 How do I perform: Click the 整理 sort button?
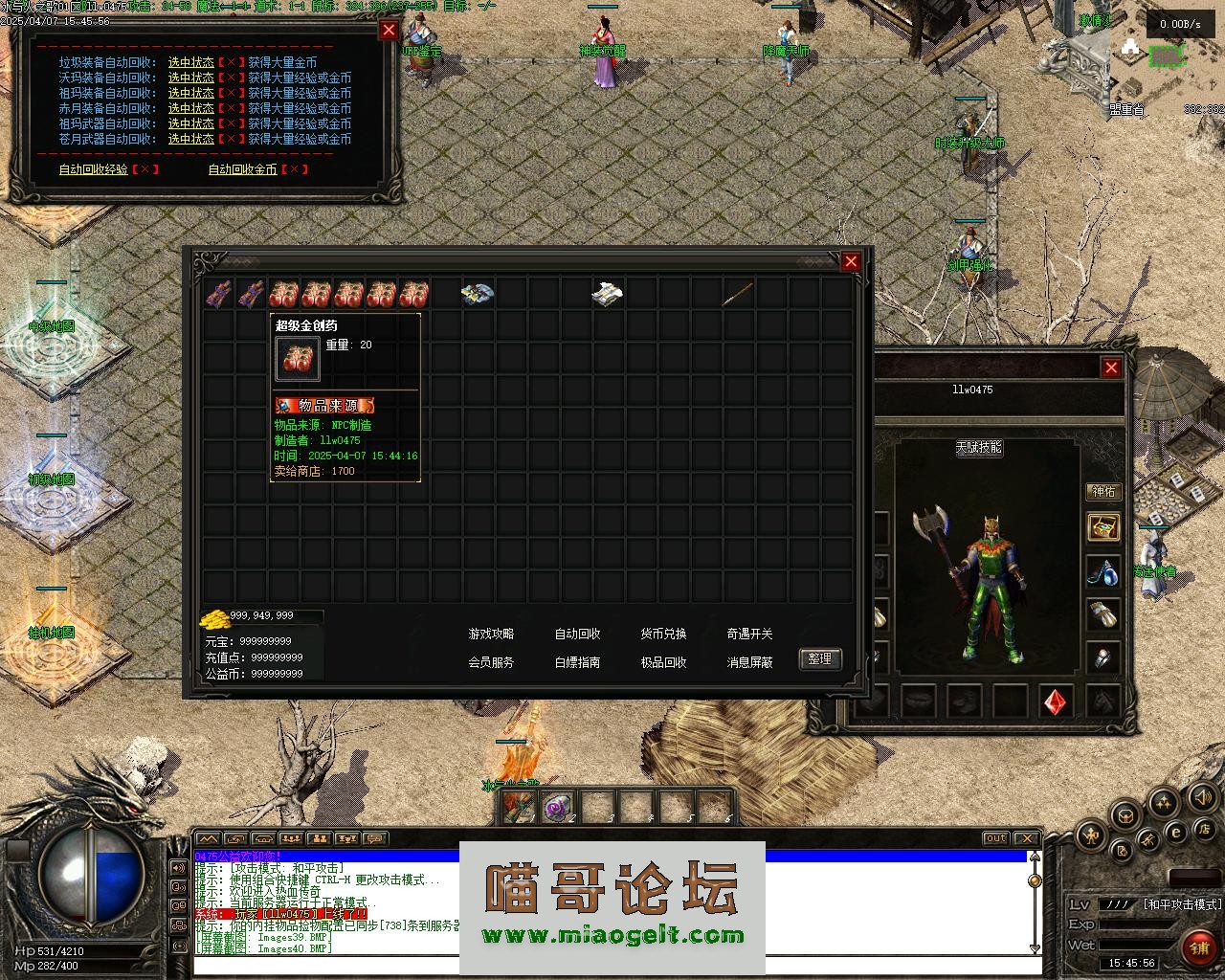[x=820, y=658]
